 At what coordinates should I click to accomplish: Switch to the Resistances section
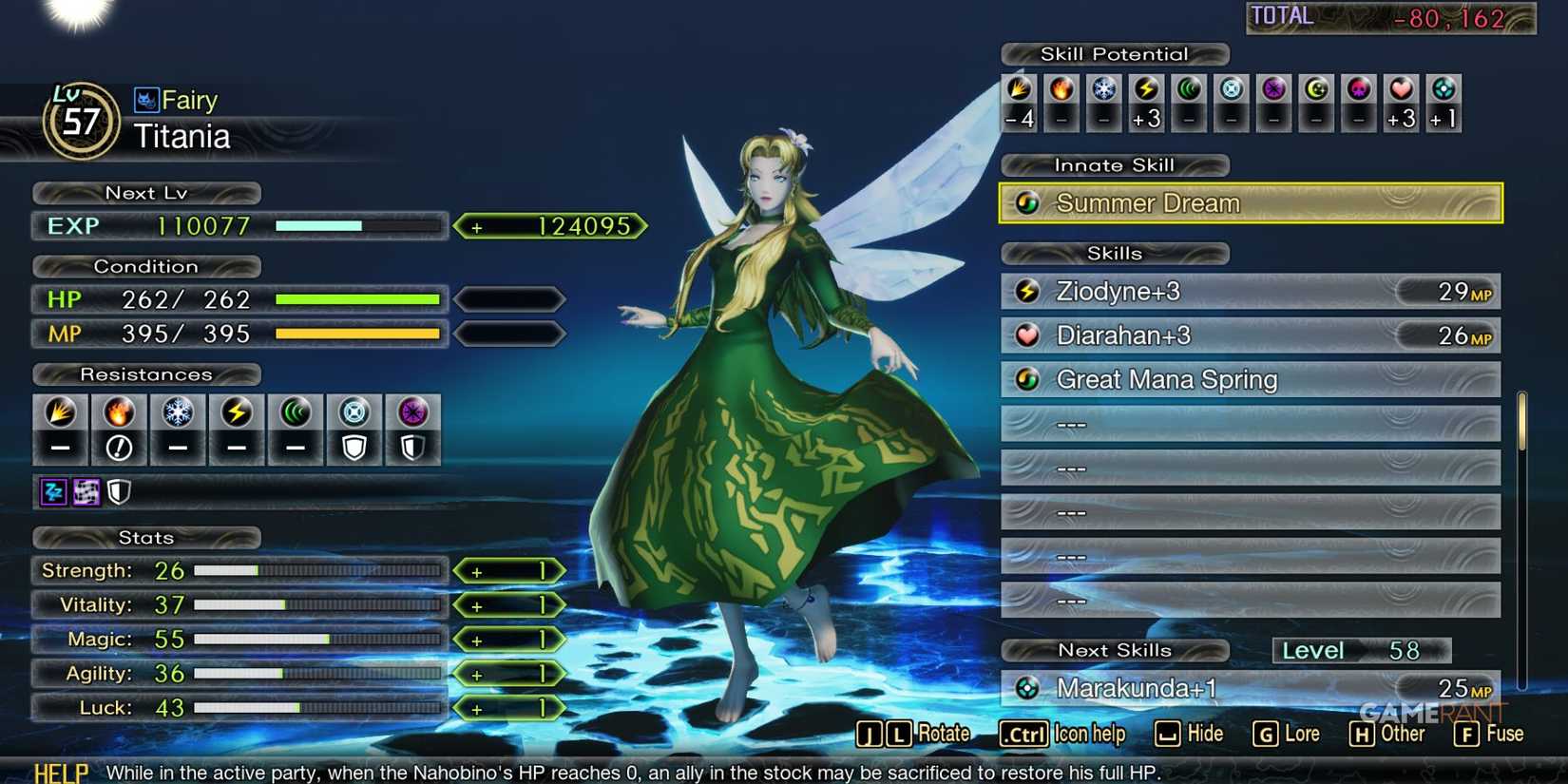click(145, 373)
